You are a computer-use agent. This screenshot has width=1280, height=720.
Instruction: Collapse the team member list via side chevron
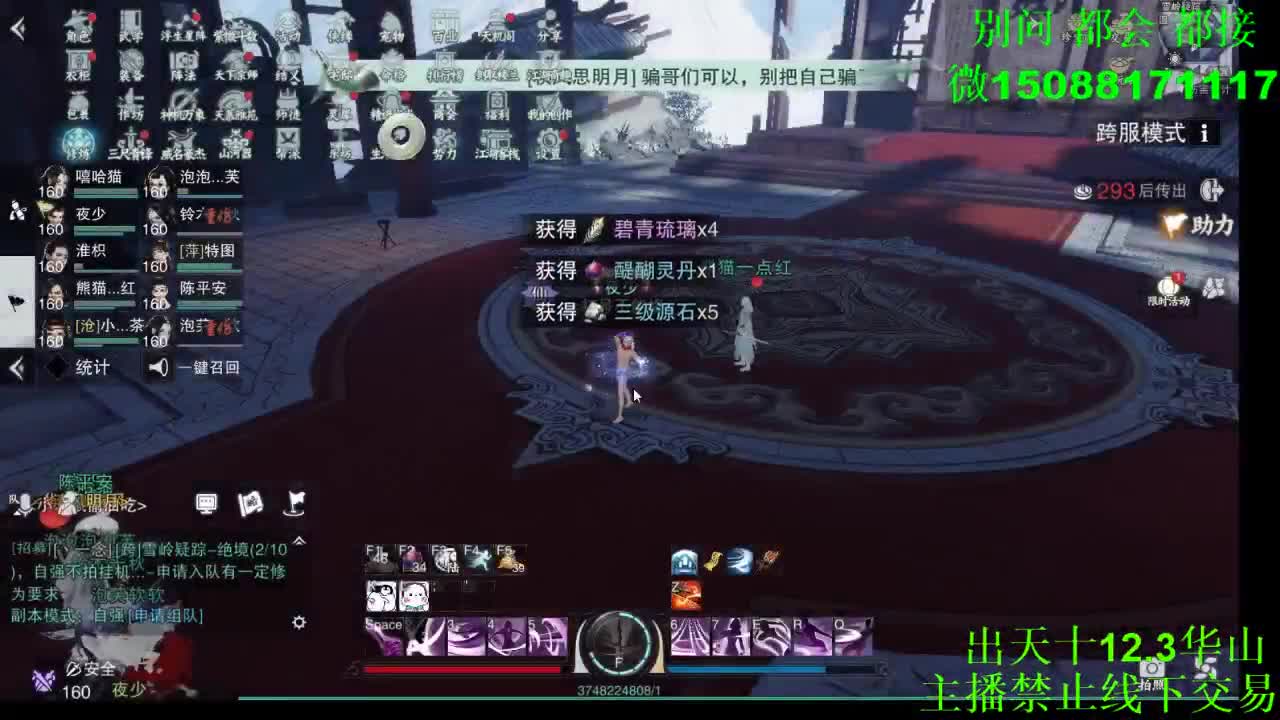coord(16,367)
